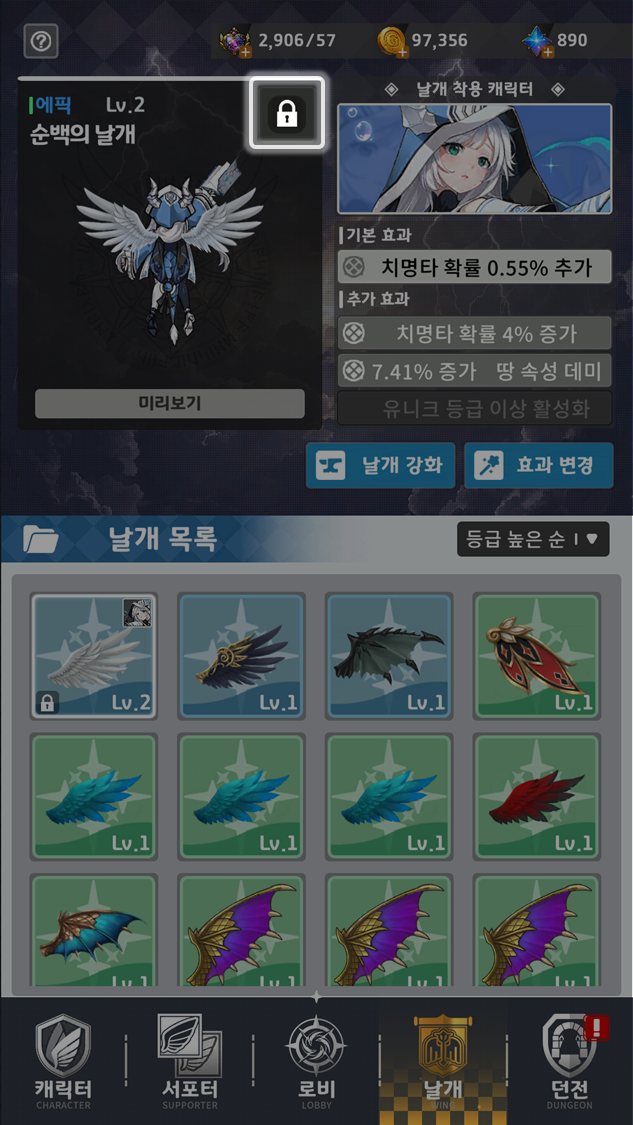Open the help question mark

click(x=41, y=41)
